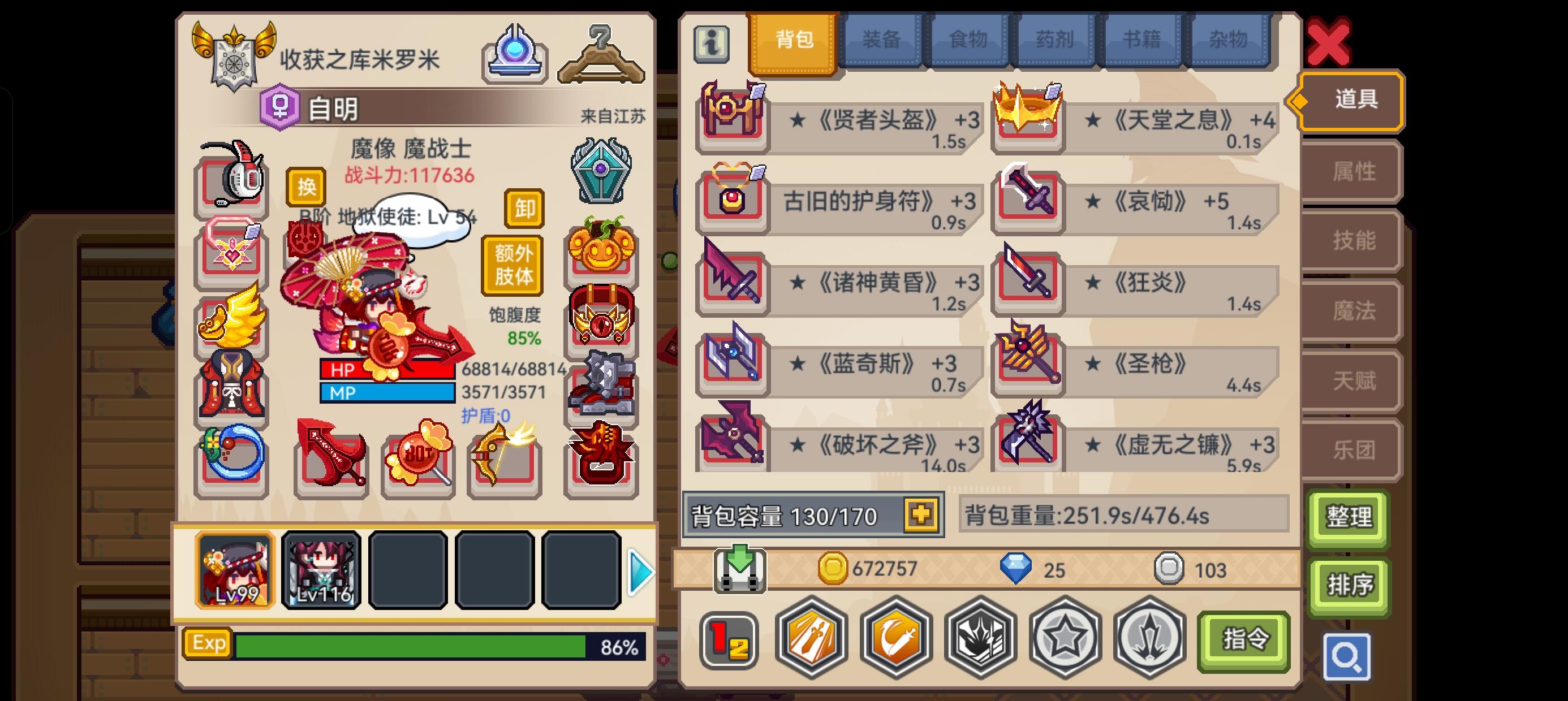Click the green deposit-to-storage arrow icon
The image size is (1568, 701).
(740, 570)
